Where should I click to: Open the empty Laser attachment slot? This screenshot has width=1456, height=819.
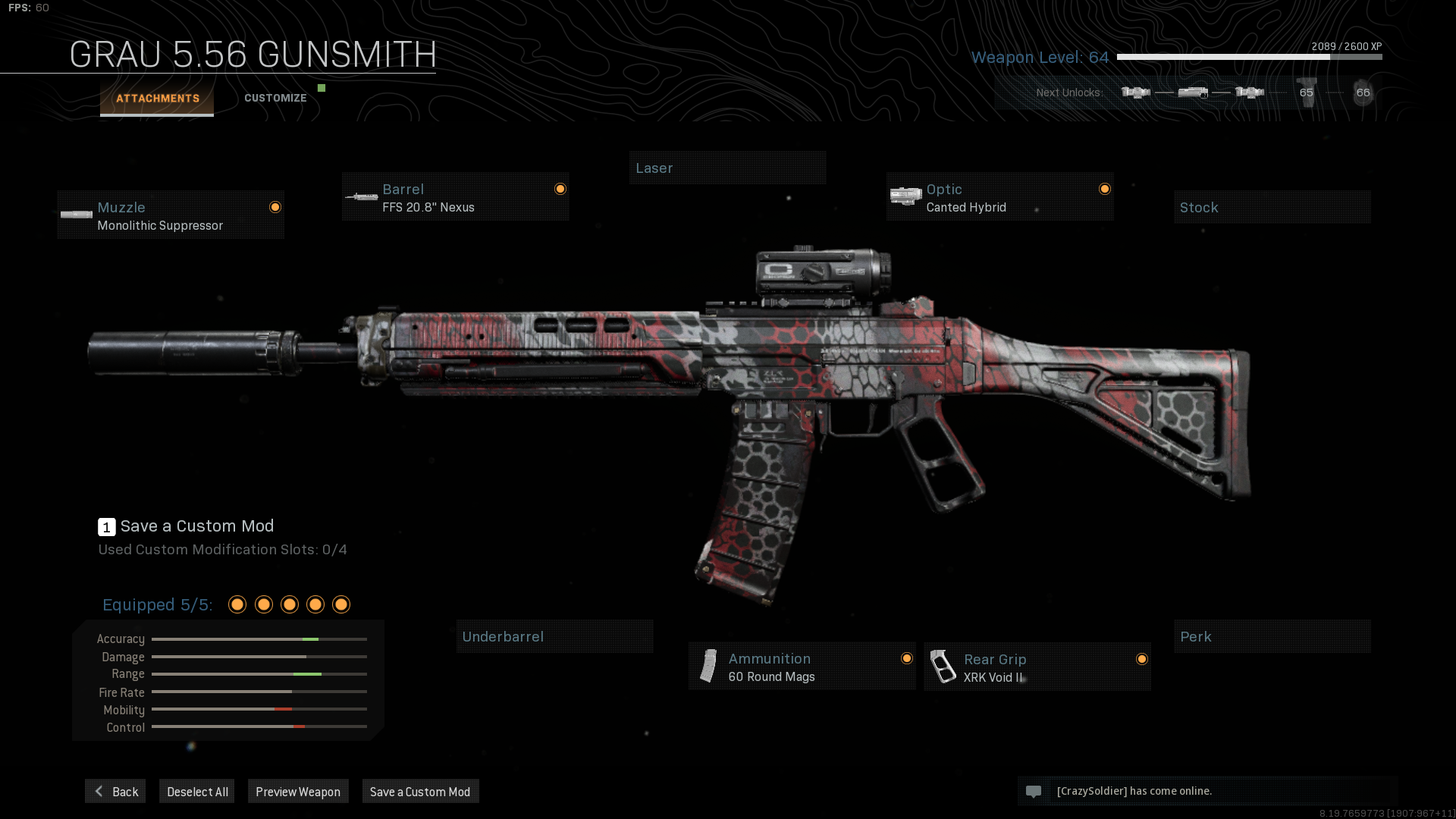[727, 168]
